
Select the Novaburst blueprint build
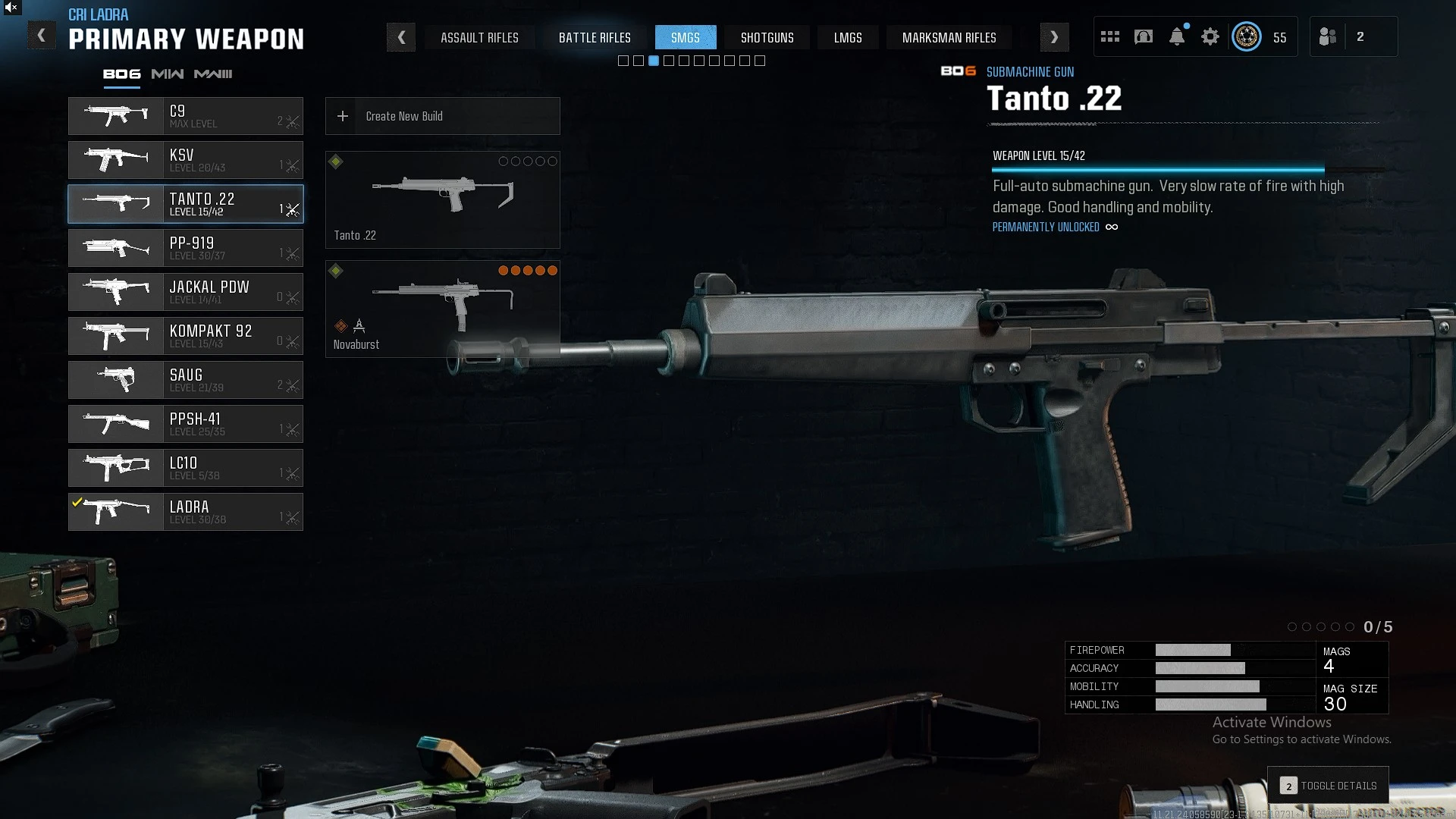[x=443, y=309]
